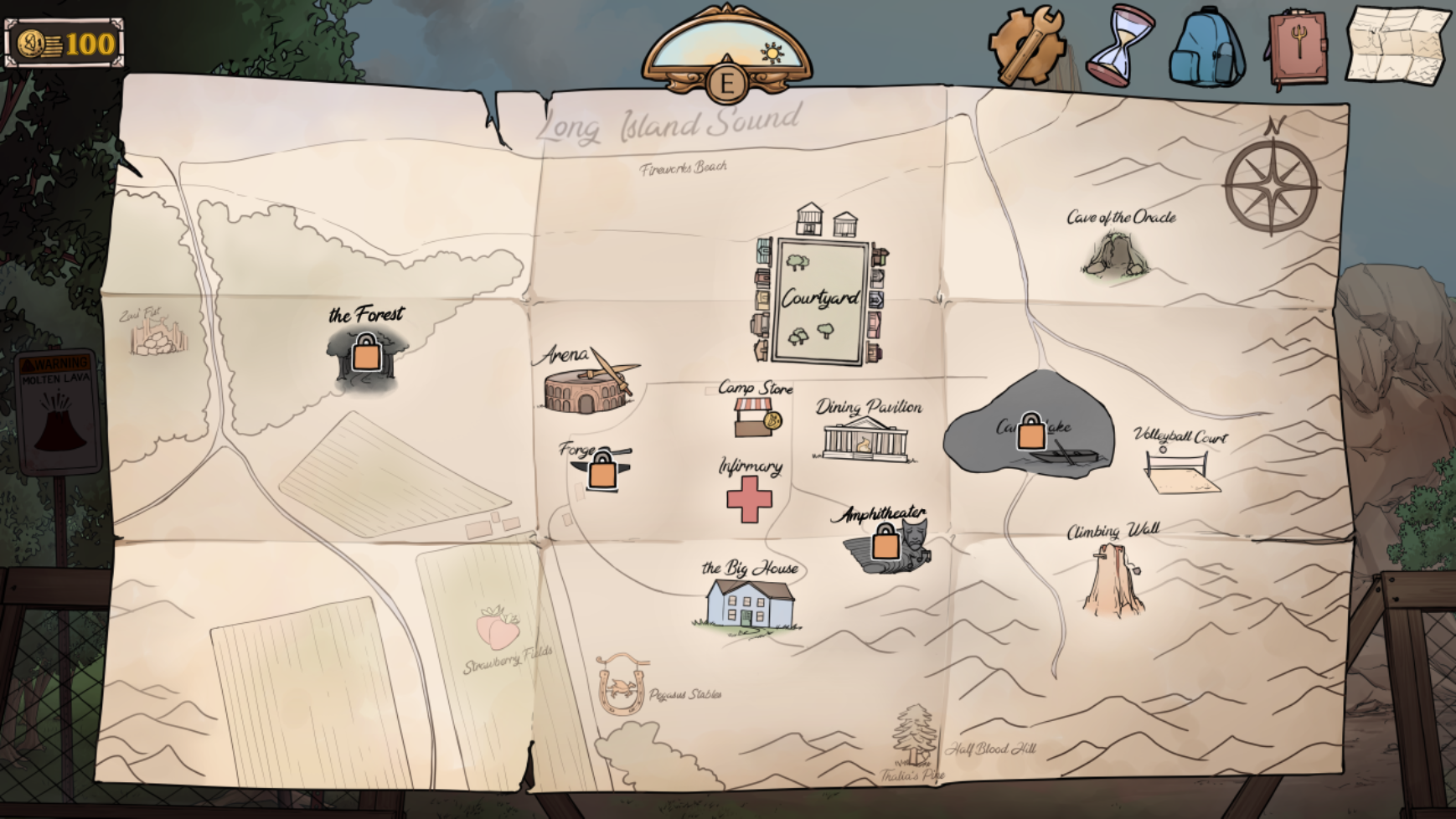Click the locked lake location
Viewport: 1456px width, 819px height.
click(x=1031, y=433)
